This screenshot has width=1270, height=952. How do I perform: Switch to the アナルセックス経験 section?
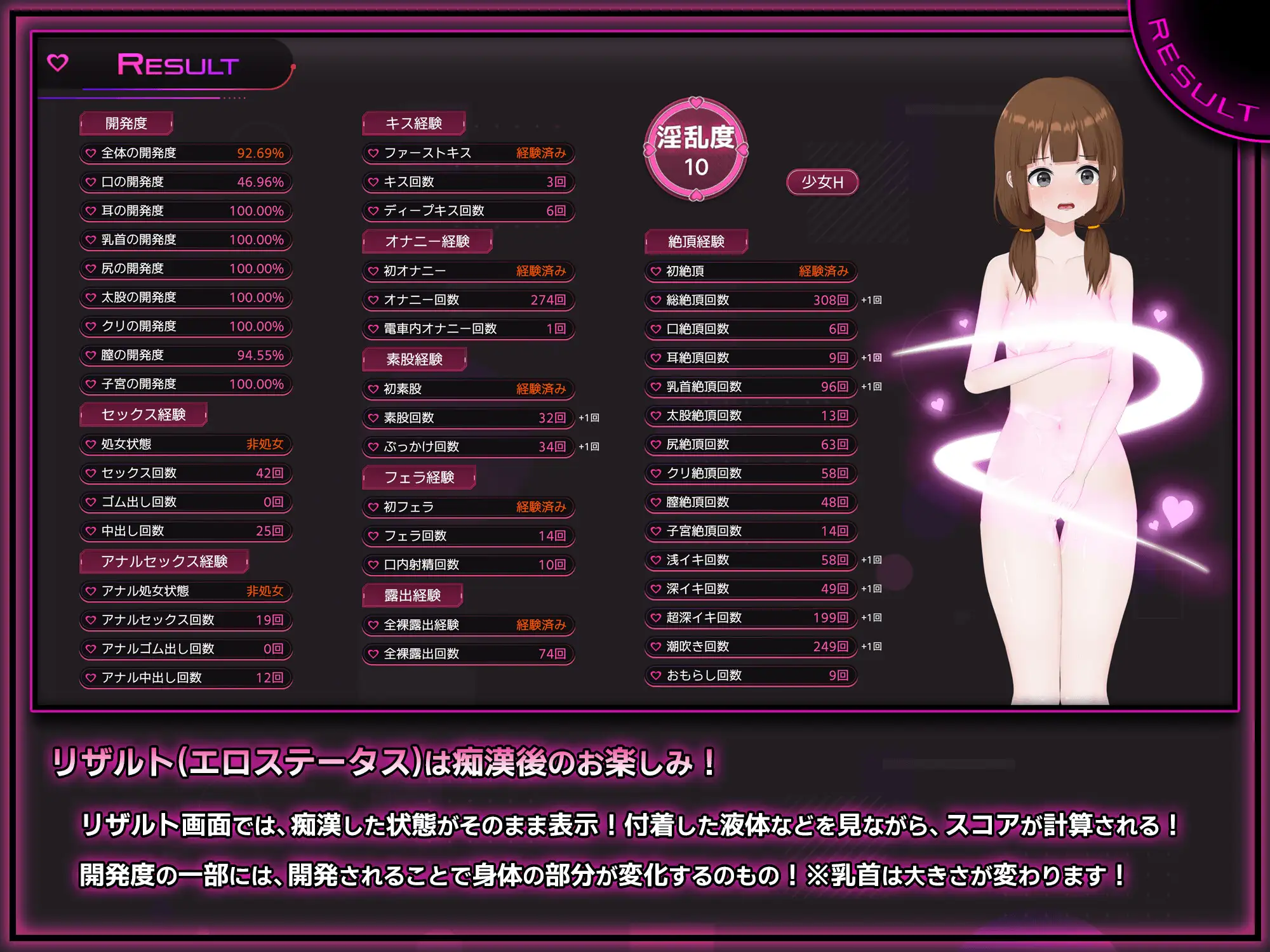click(163, 561)
